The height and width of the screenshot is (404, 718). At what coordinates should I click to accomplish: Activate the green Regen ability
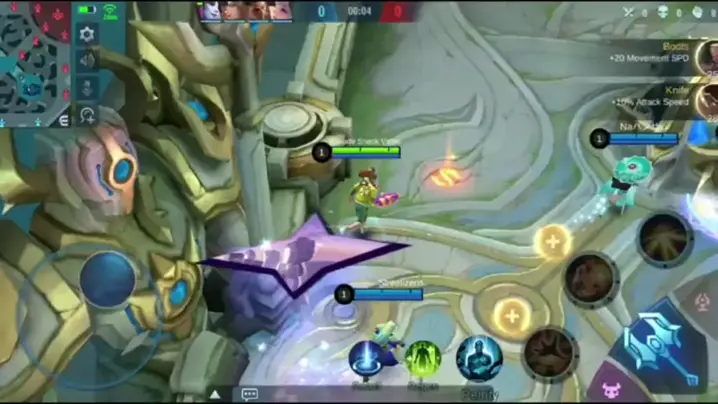[422, 359]
